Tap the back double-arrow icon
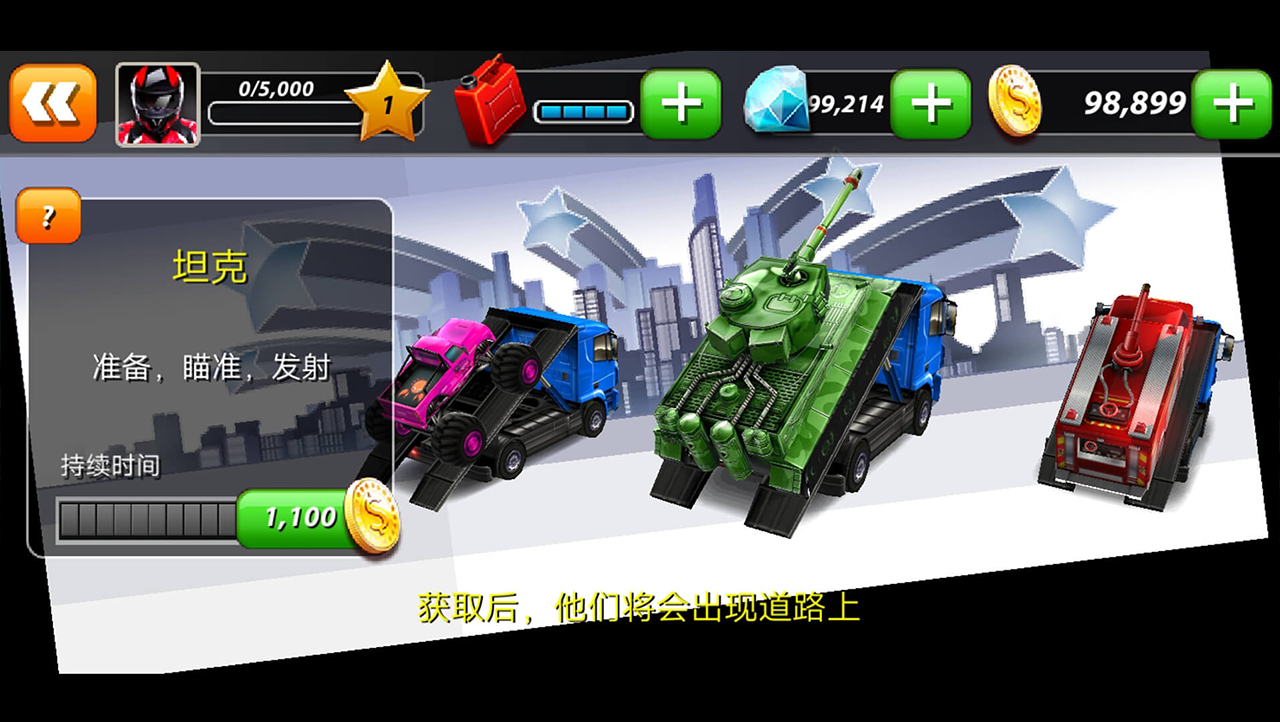1280x722 pixels. (55, 101)
